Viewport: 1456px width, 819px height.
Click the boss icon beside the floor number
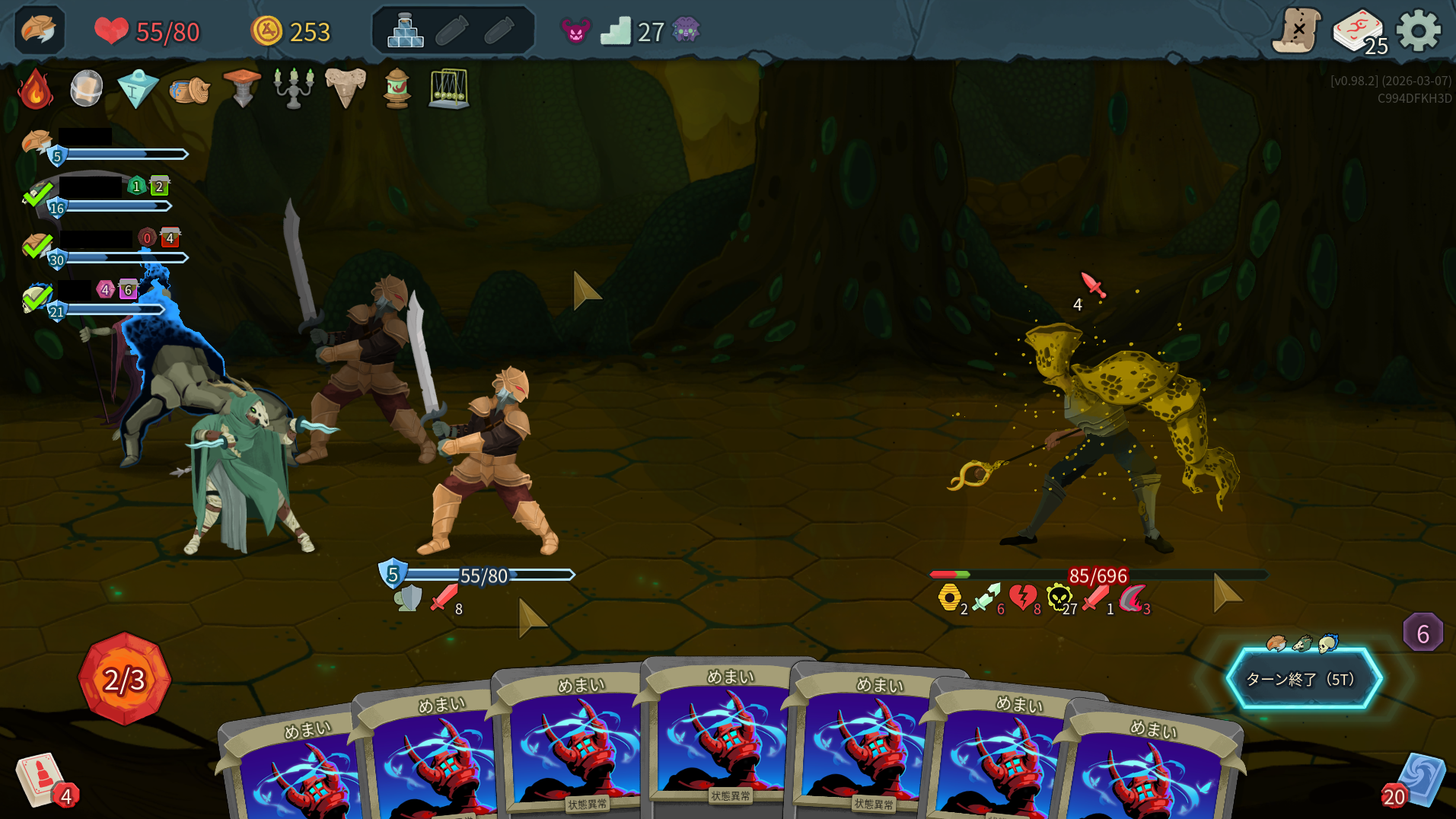coord(686,31)
